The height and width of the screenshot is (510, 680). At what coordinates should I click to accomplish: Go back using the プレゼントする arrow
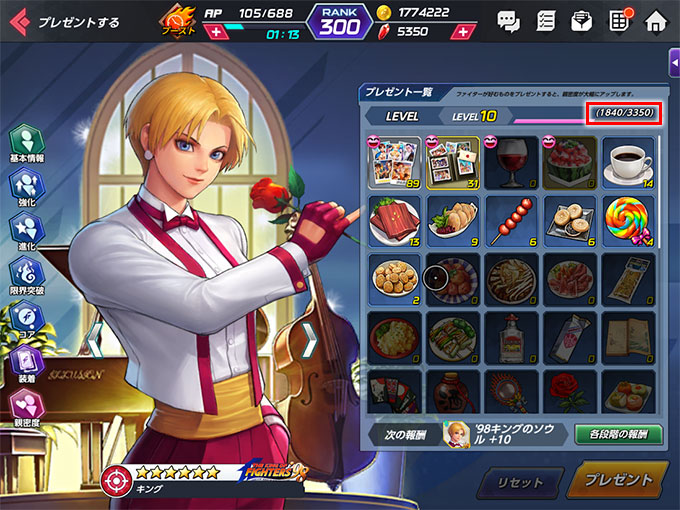pyautogui.click(x=20, y=21)
